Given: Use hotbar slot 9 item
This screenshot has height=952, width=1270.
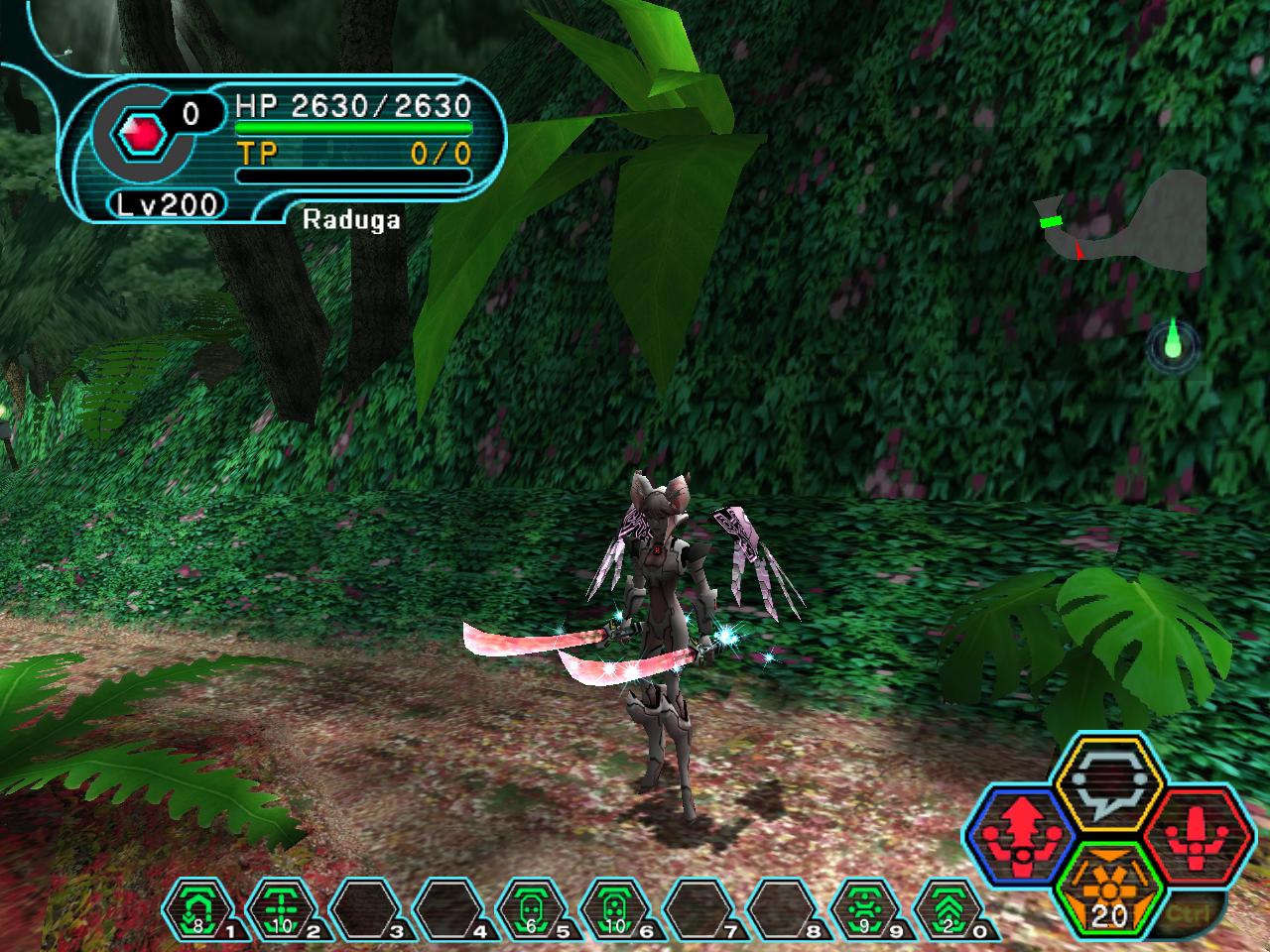Looking at the screenshot, I should pyautogui.click(x=866, y=907).
